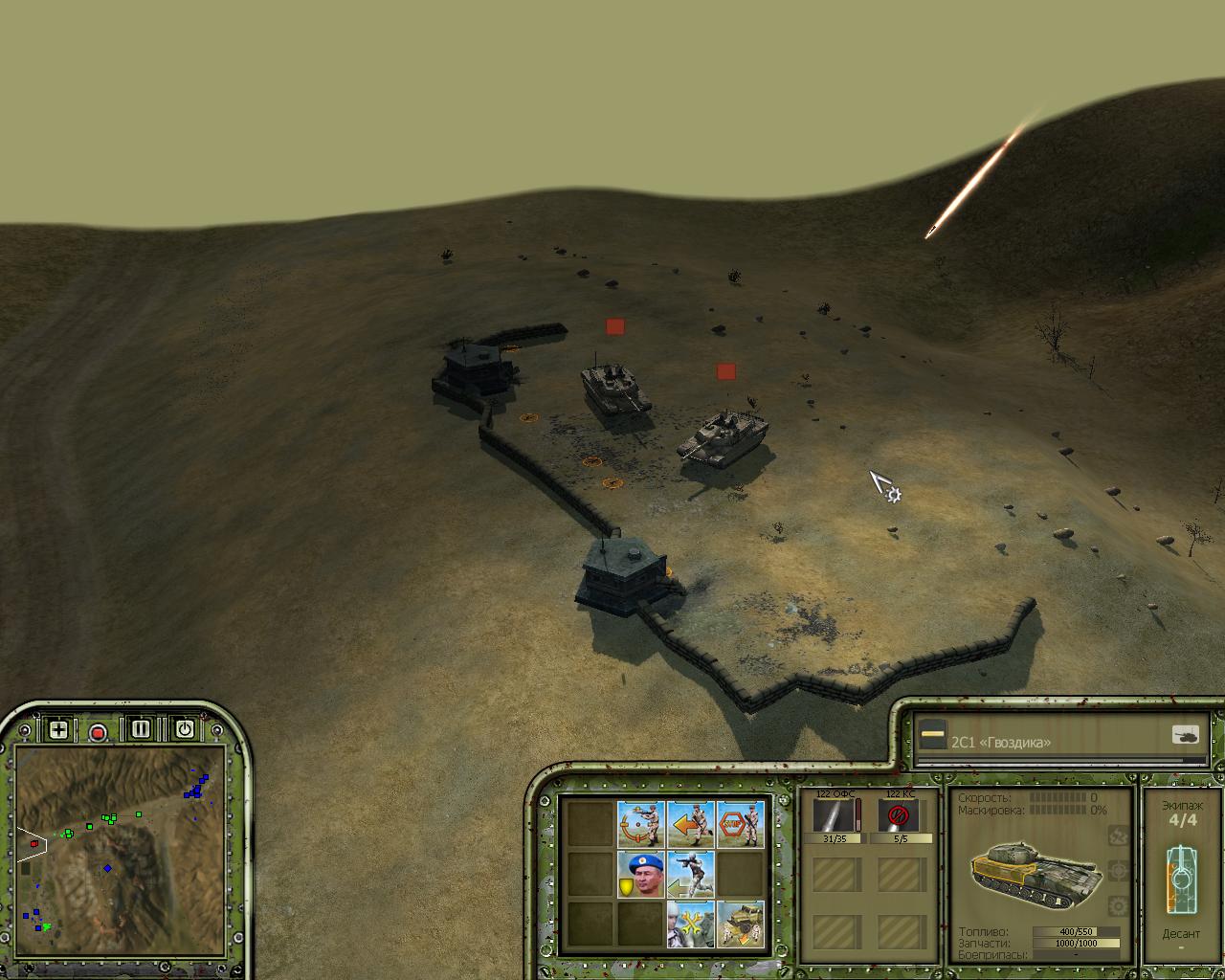Screen dimensions: 1225x980
Task: Click the plus button above the minimap
Action: (58, 730)
